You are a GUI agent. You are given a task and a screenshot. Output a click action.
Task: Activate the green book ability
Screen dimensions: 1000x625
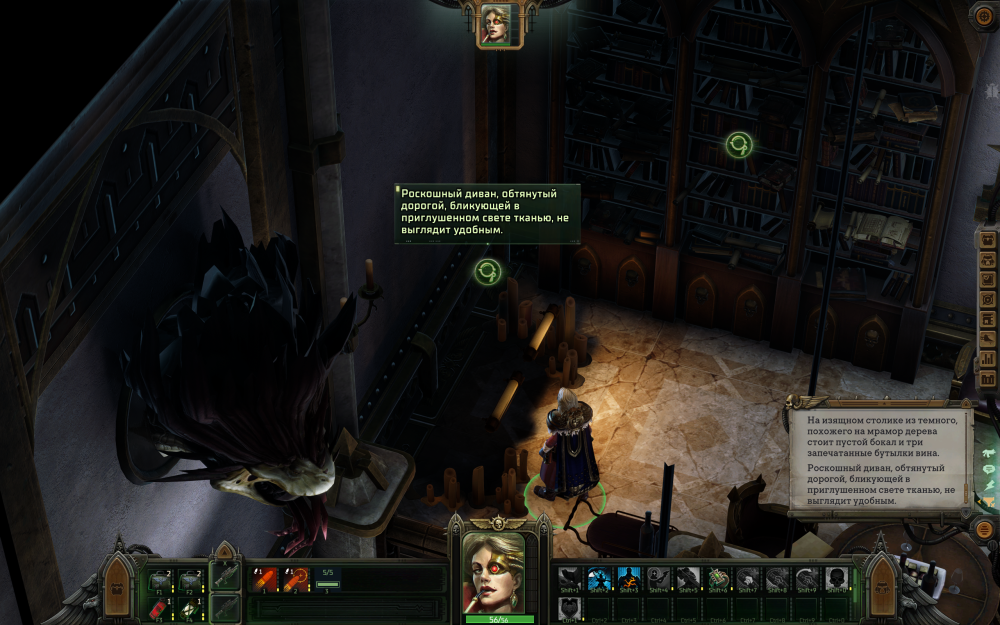pyautogui.click(x=717, y=579)
